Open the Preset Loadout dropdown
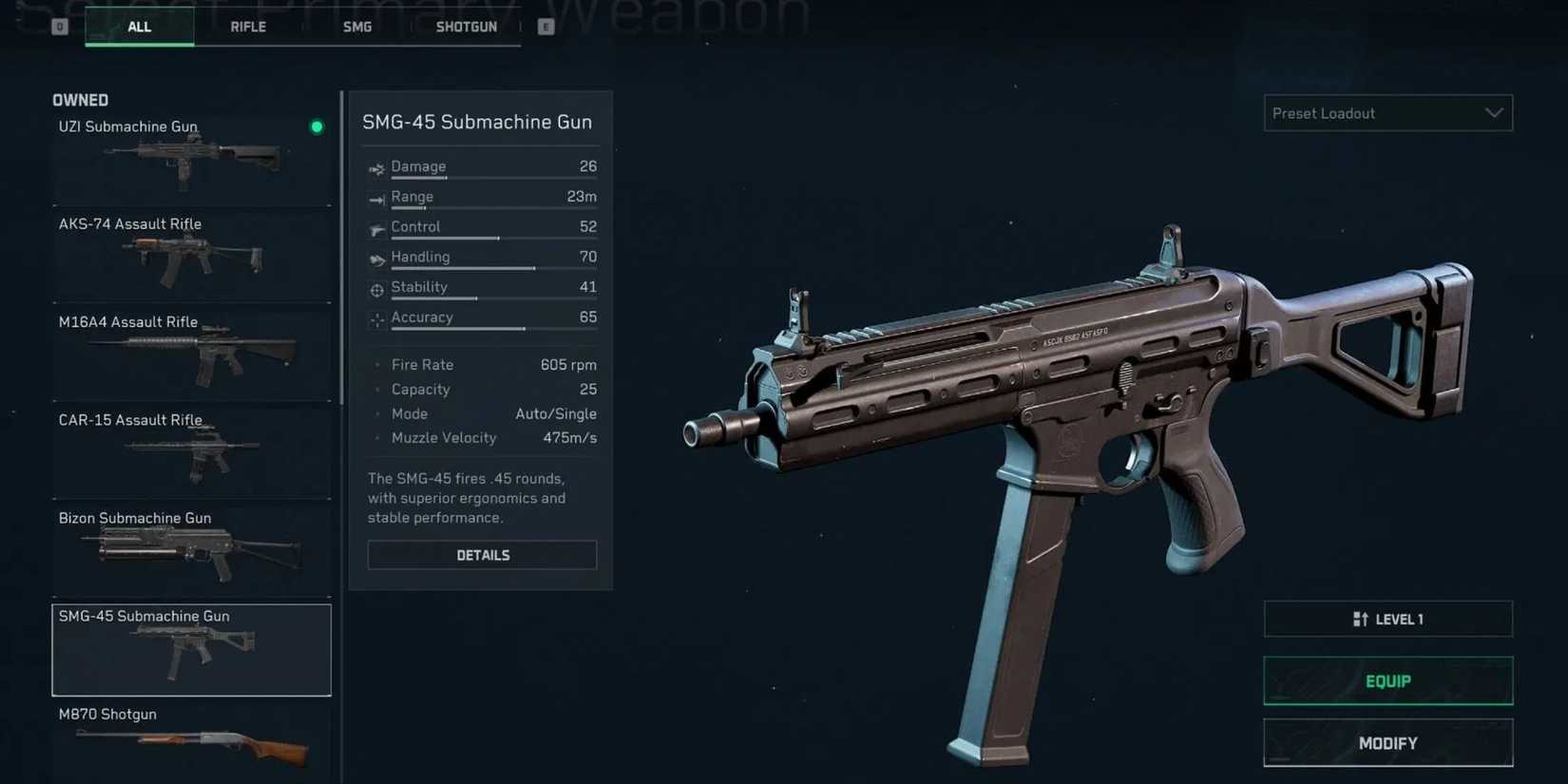 tap(1387, 113)
